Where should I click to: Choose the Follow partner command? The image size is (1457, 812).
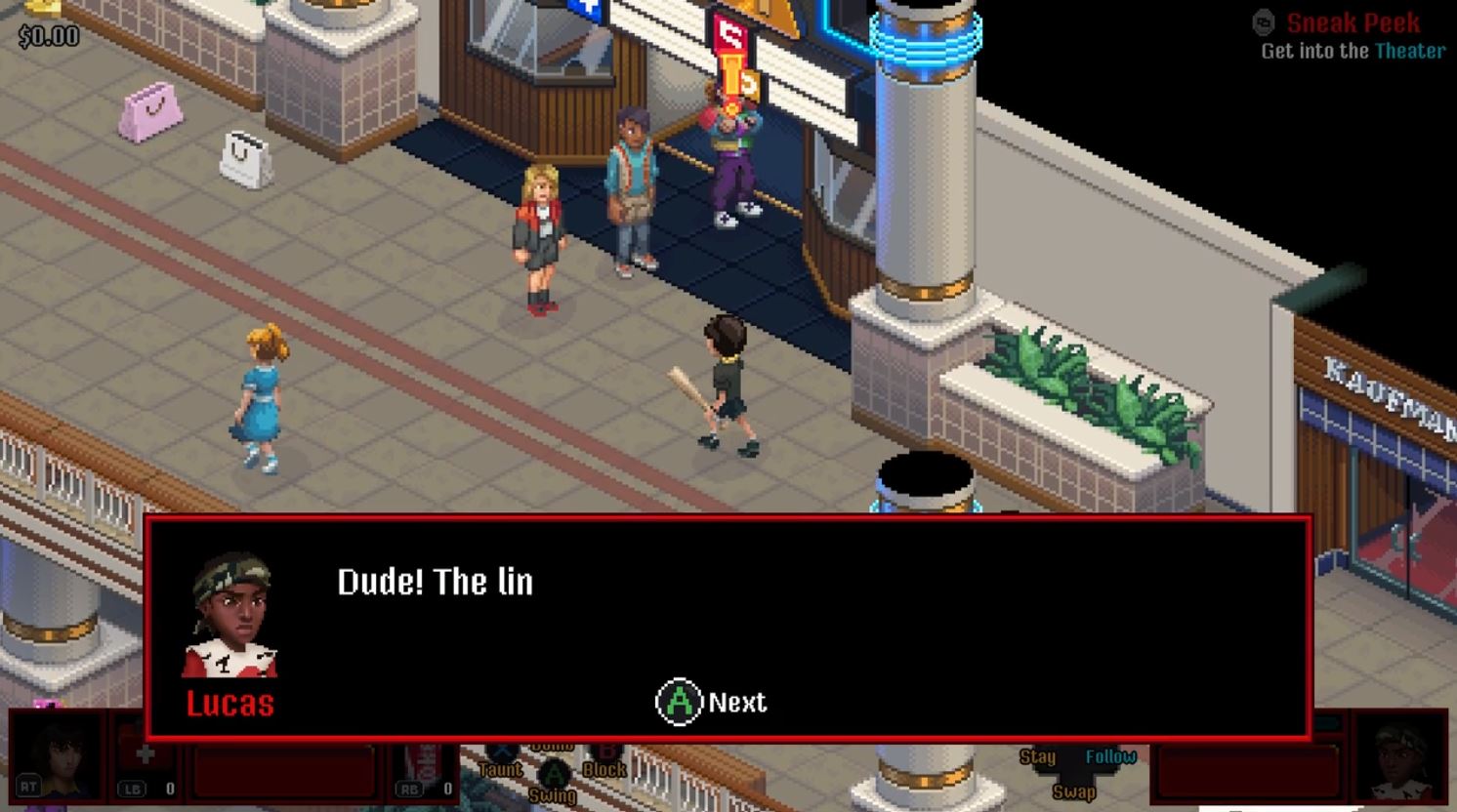click(x=1110, y=756)
